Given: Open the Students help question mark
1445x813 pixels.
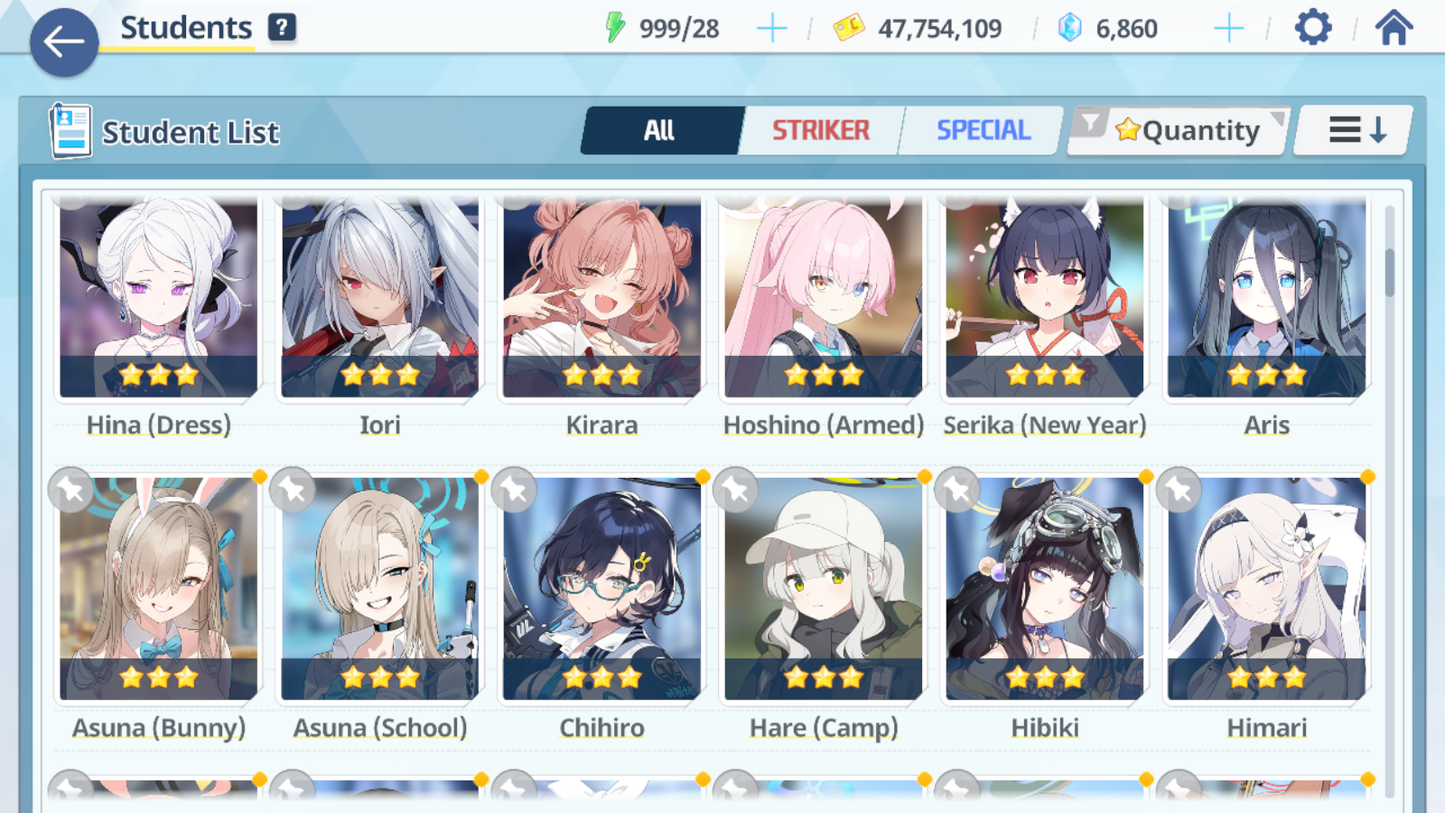Looking at the screenshot, I should pos(282,28).
